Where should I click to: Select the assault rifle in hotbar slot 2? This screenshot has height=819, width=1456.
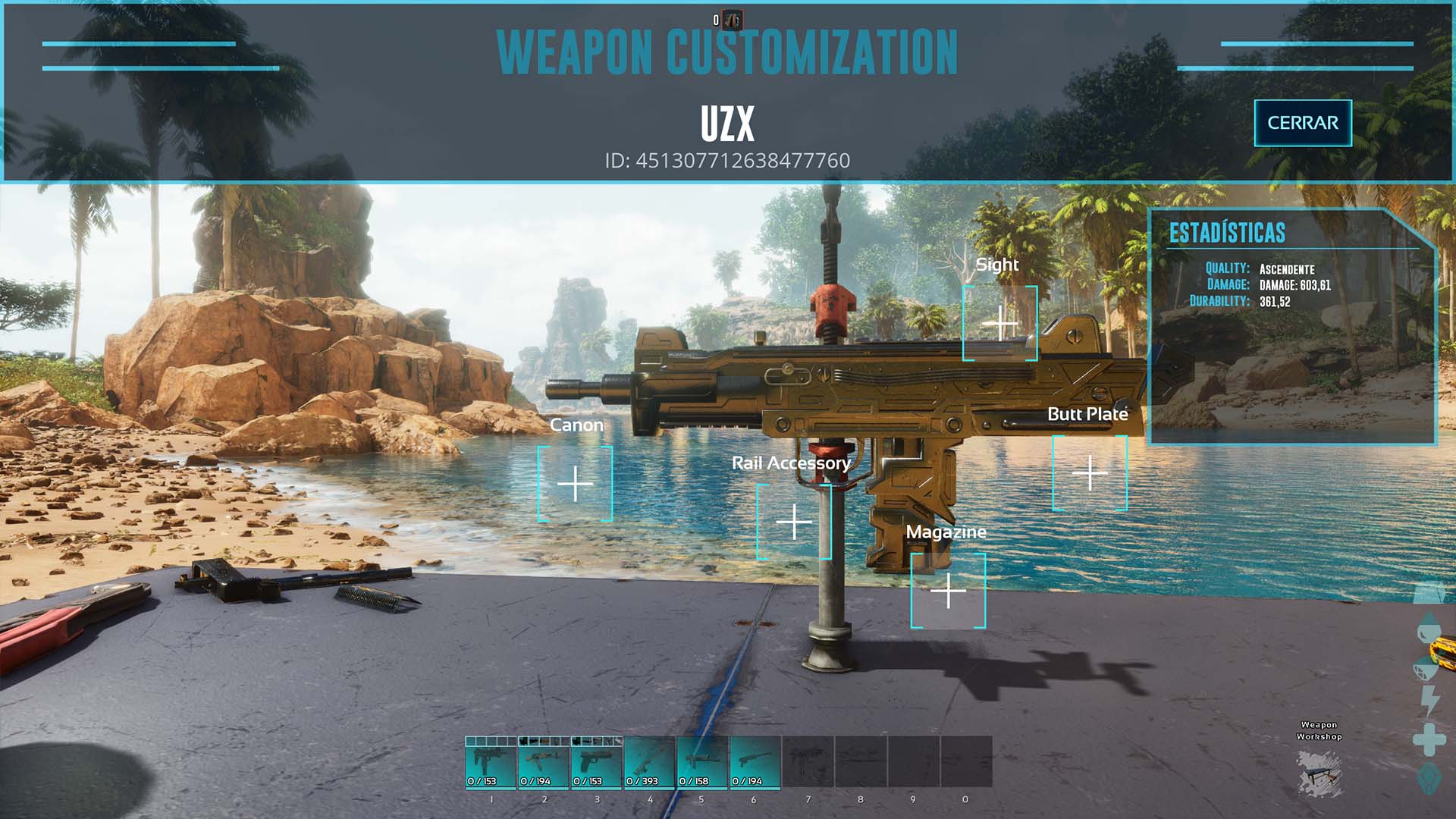click(x=544, y=763)
